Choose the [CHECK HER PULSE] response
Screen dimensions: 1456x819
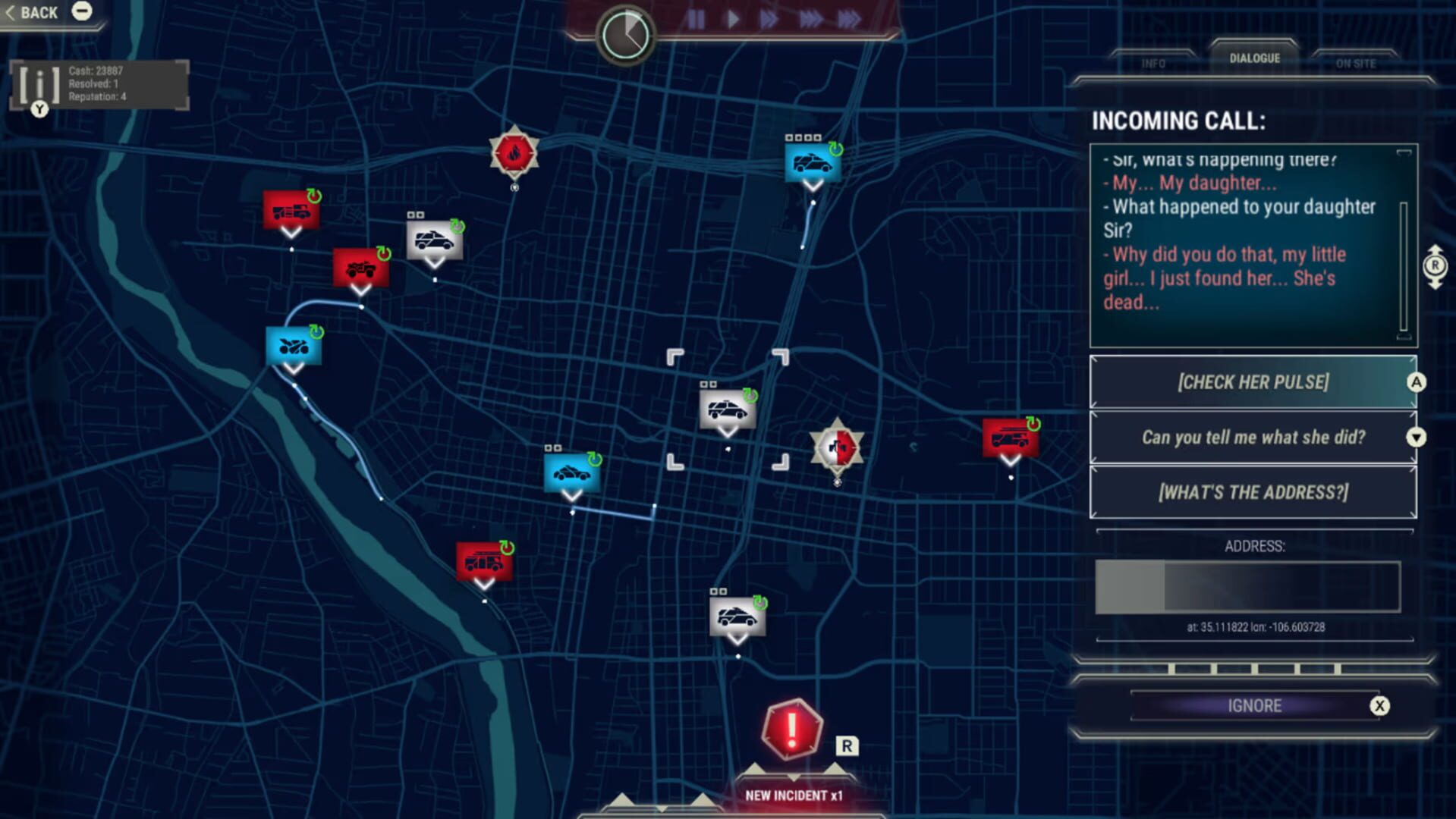click(x=1252, y=382)
